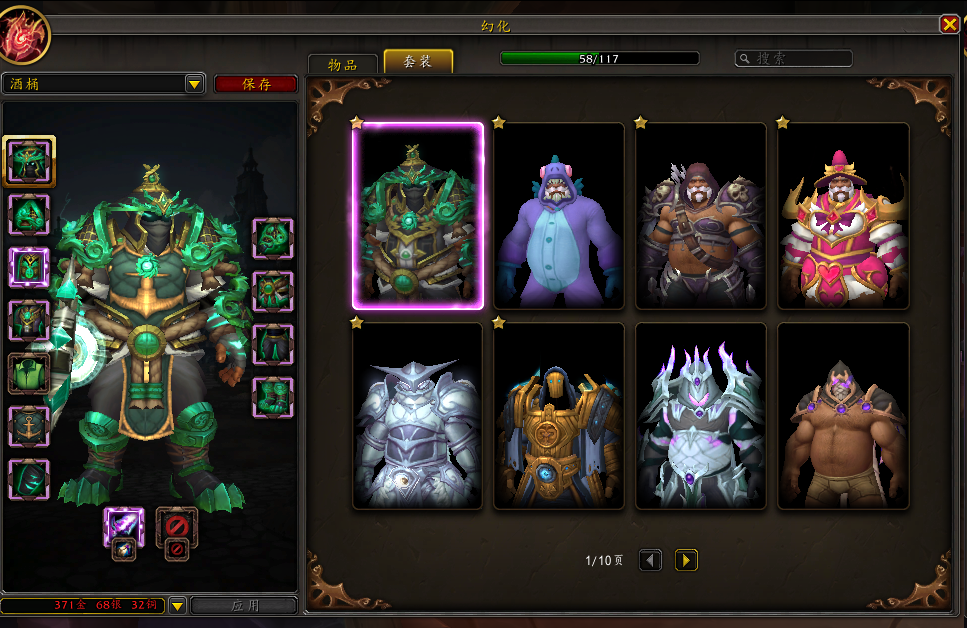This screenshot has height=628, width=967.
Task: Select the brown hooded leather set
Action: point(701,216)
